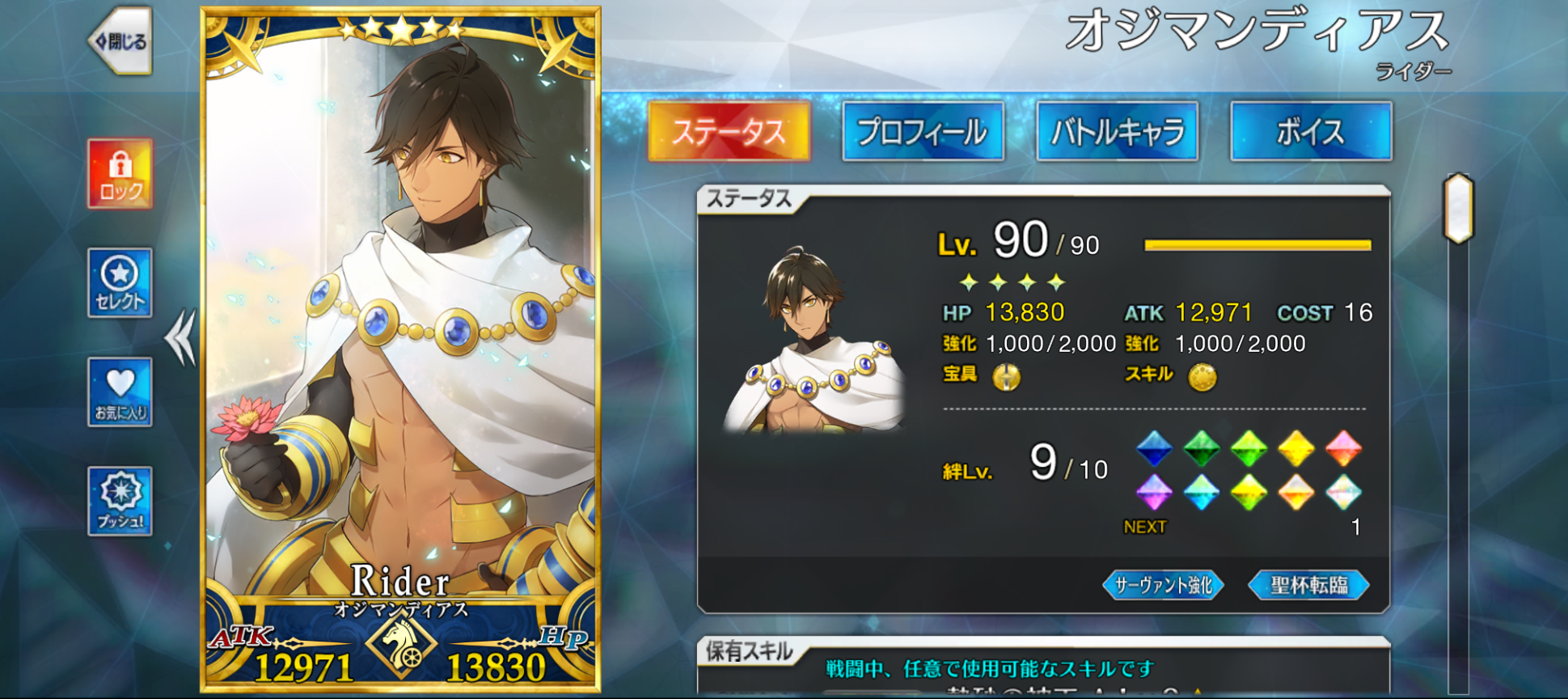Tap the blue star Select button
The width and height of the screenshot is (1568, 699).
[x=120, y=283]
